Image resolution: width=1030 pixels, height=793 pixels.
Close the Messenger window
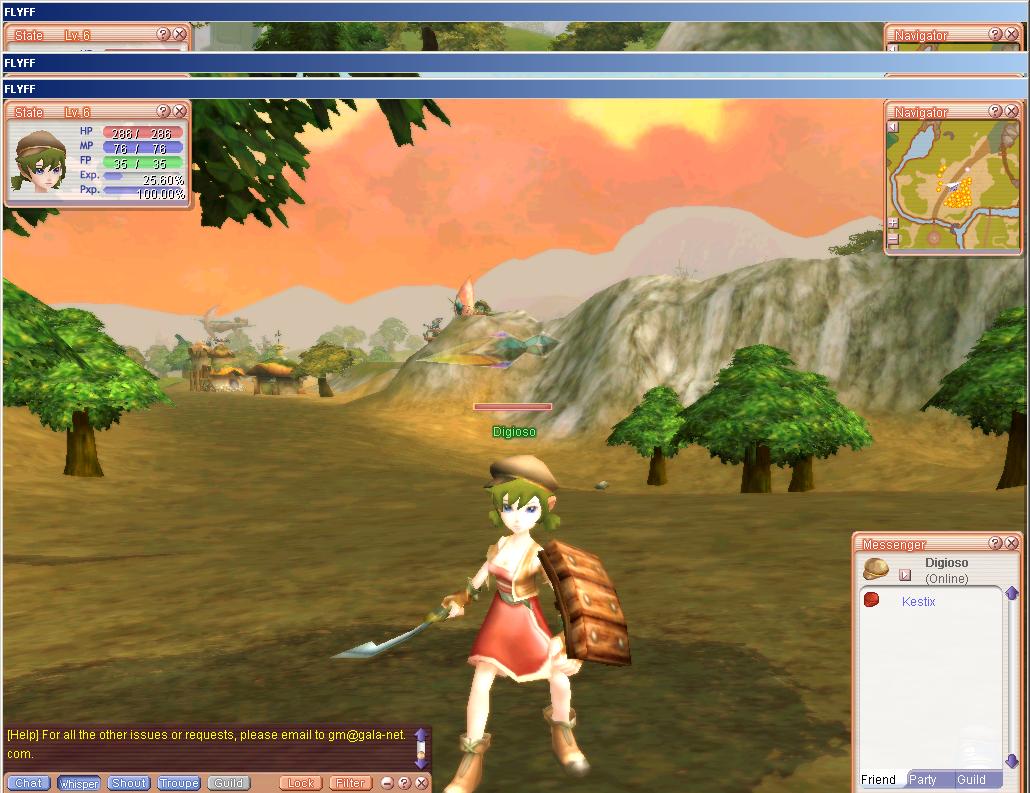pos(1011,543)
